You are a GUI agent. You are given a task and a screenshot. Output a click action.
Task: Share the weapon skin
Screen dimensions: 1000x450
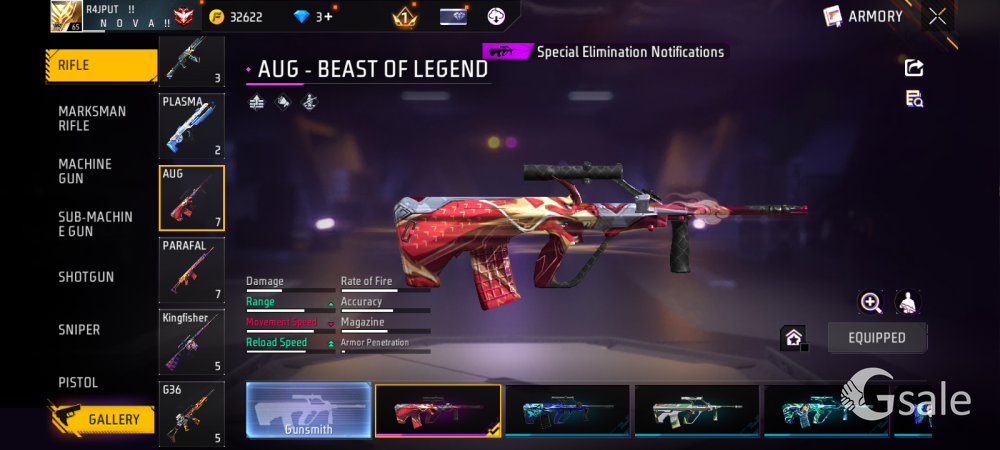(x=913, y=68)
